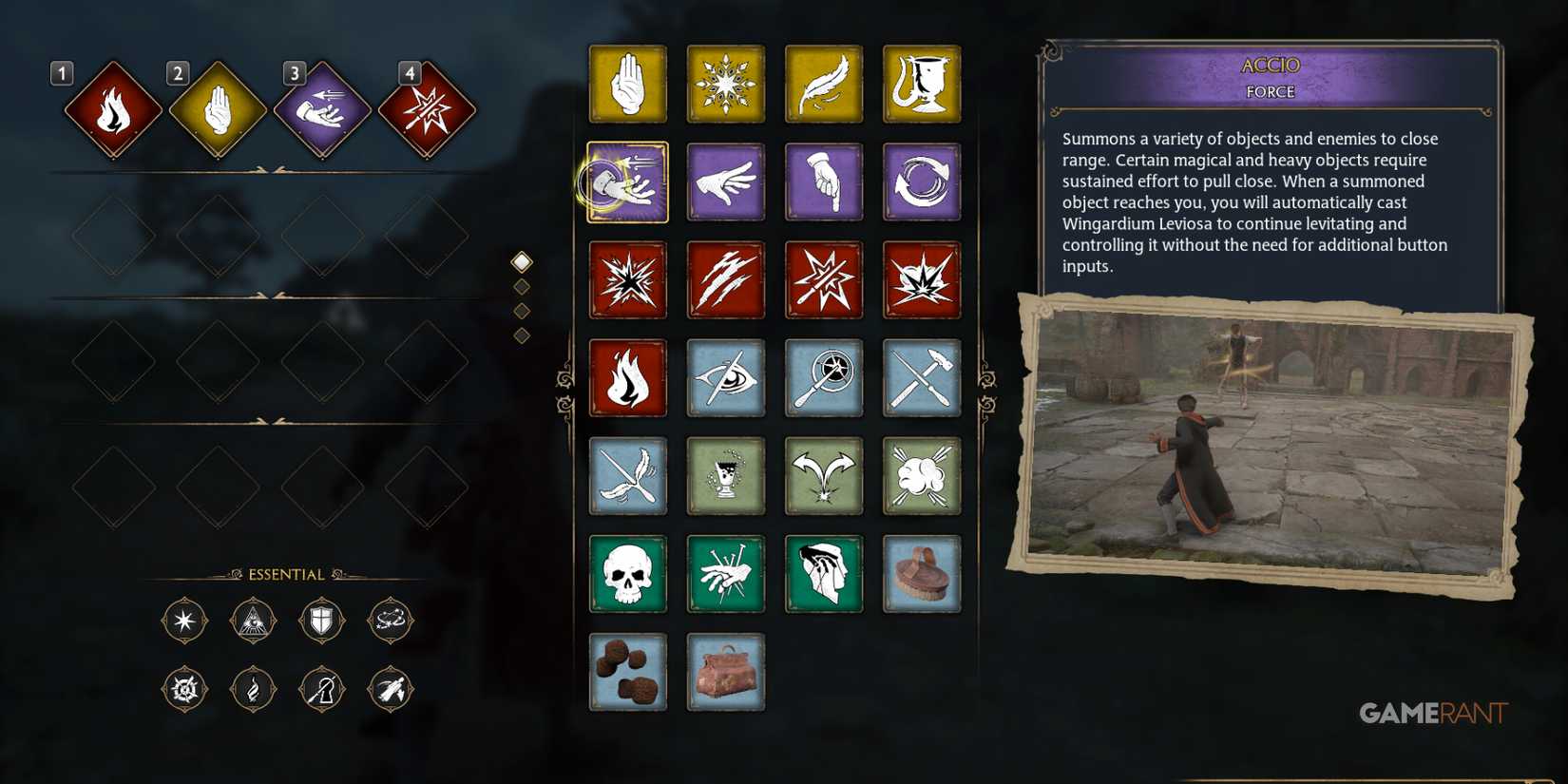Select the Descendo pointing-finger spell
Viewport: 1568px width, 784px height.
pos(824,182)
